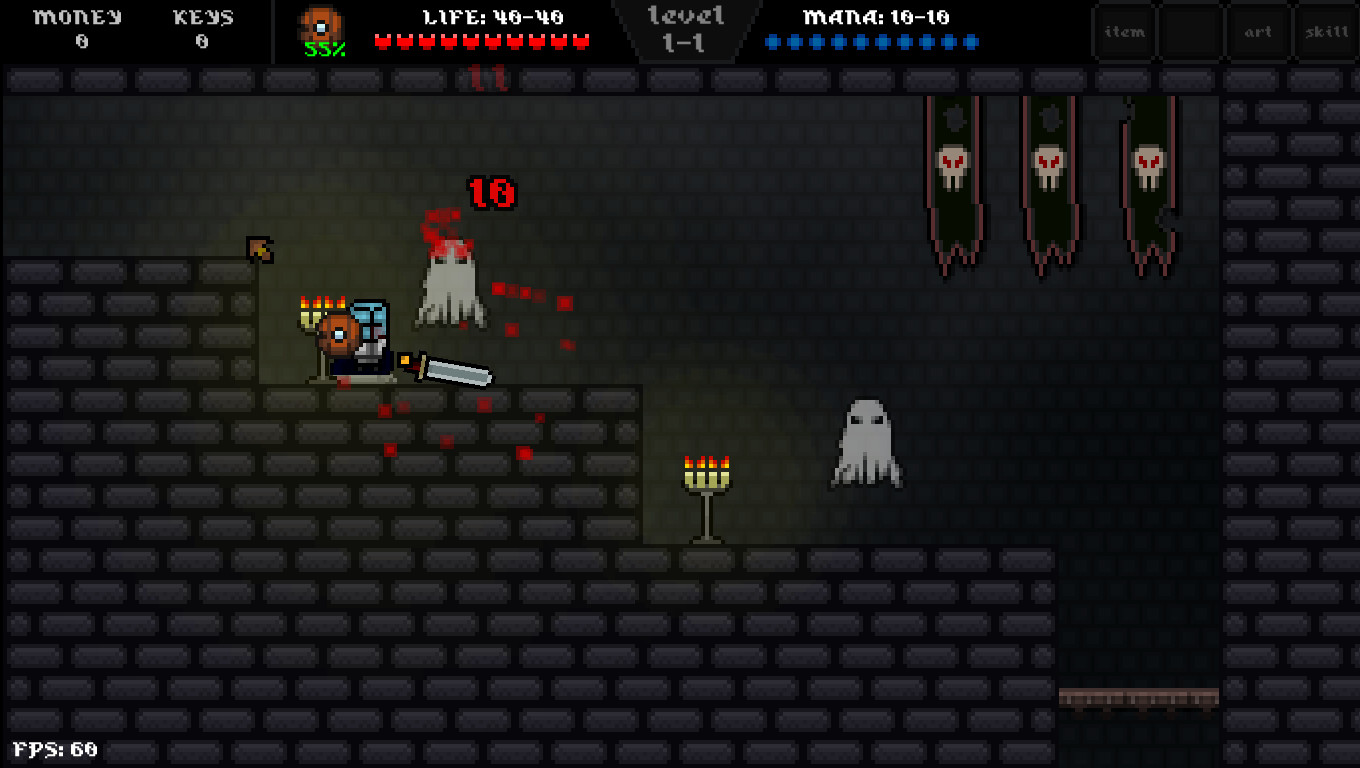Viewport: 1360px width, 768px height.
Task: Expand the KEYS counter
Action: (203, 28)
